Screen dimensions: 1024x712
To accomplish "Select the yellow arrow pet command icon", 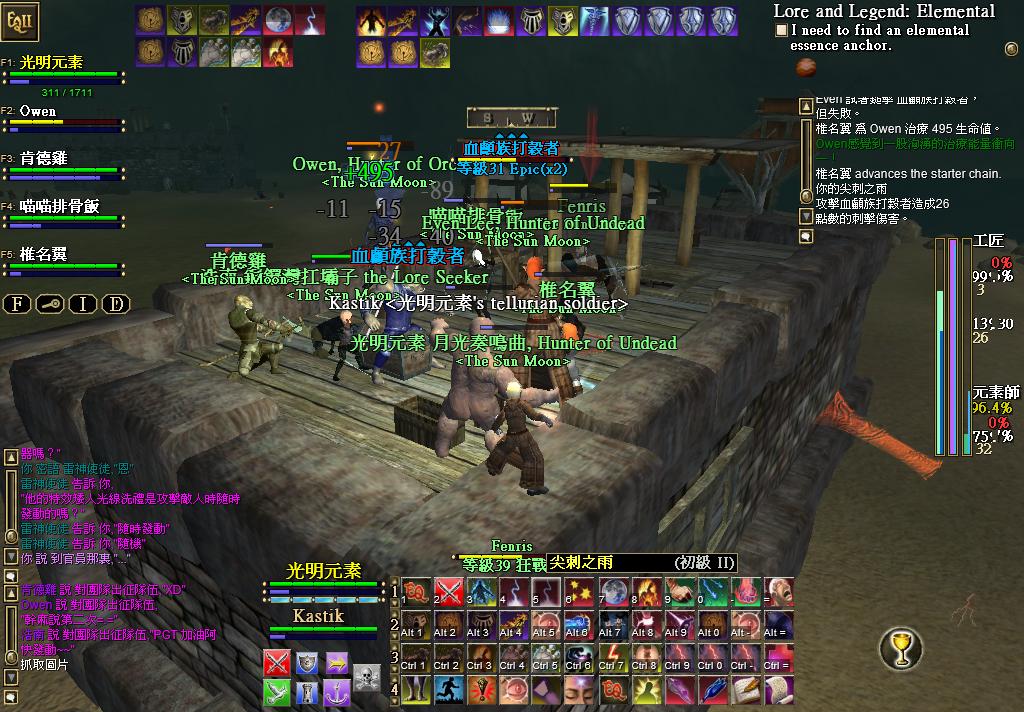I will (x=337, y=662).
